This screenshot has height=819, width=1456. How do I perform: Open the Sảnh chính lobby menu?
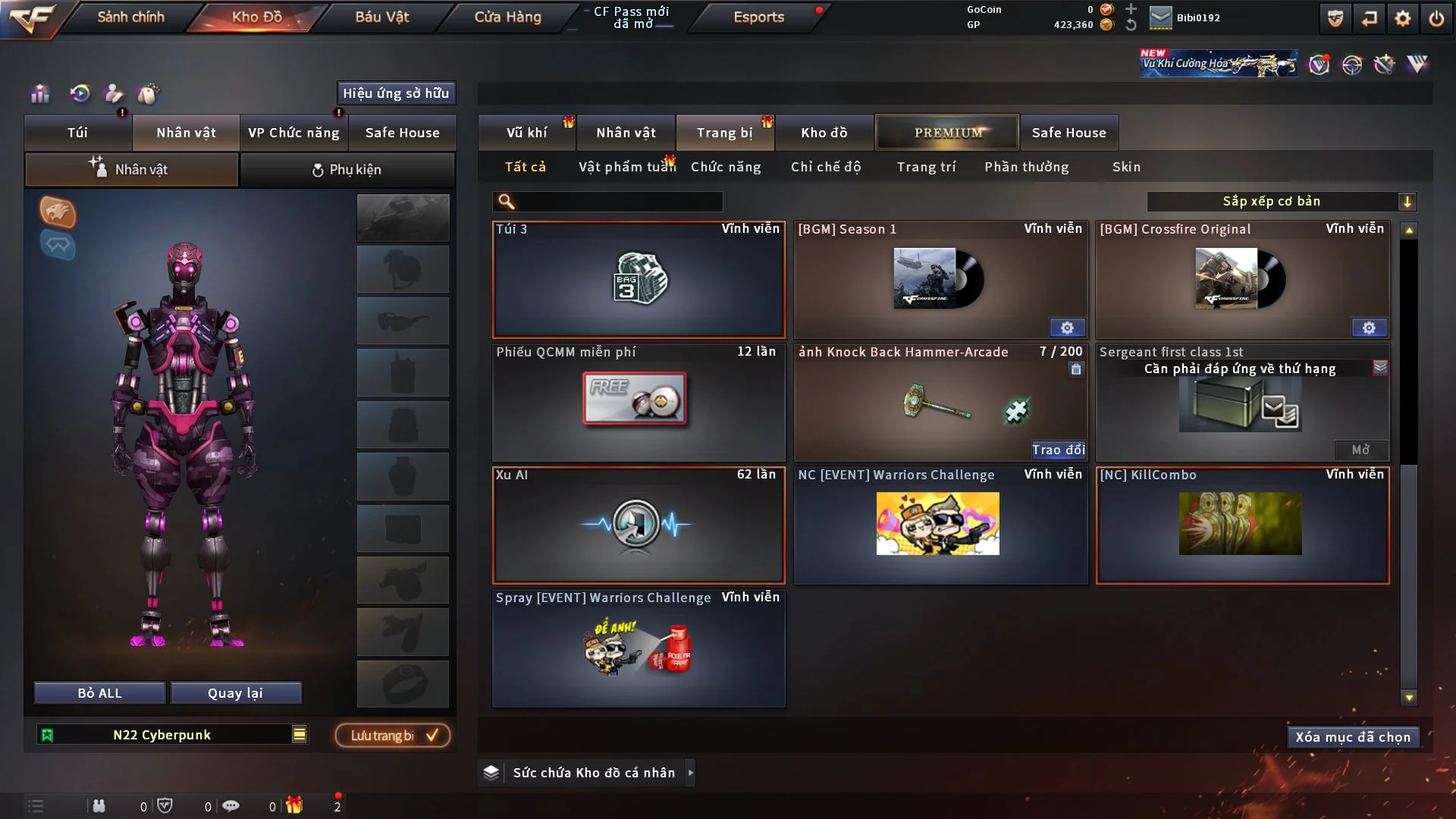click(130, 17)
